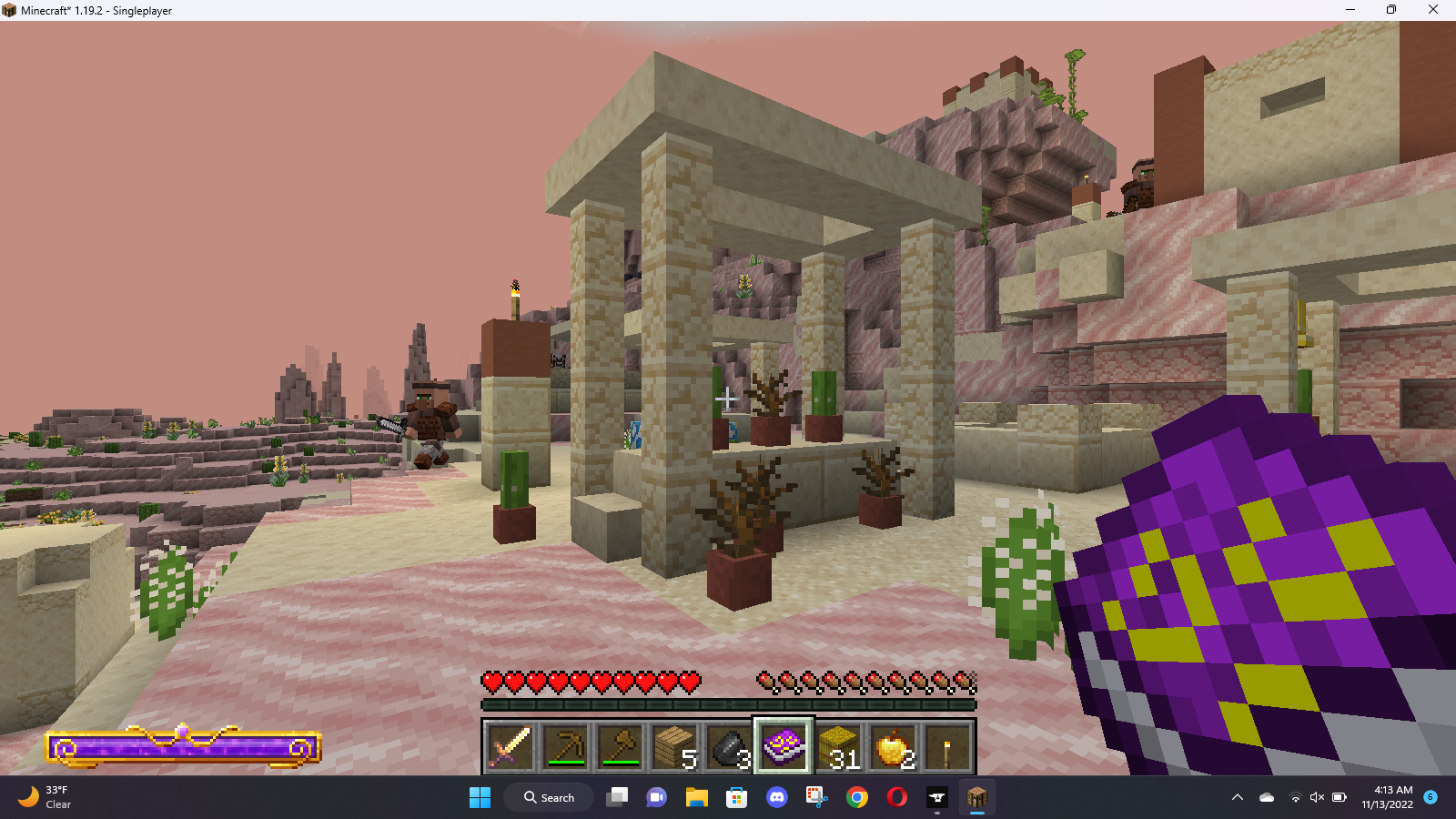This screenshot has width=1456, height=819.
Task: Toggle Wi-Fi from the system tray
Action: [1295, 797]
